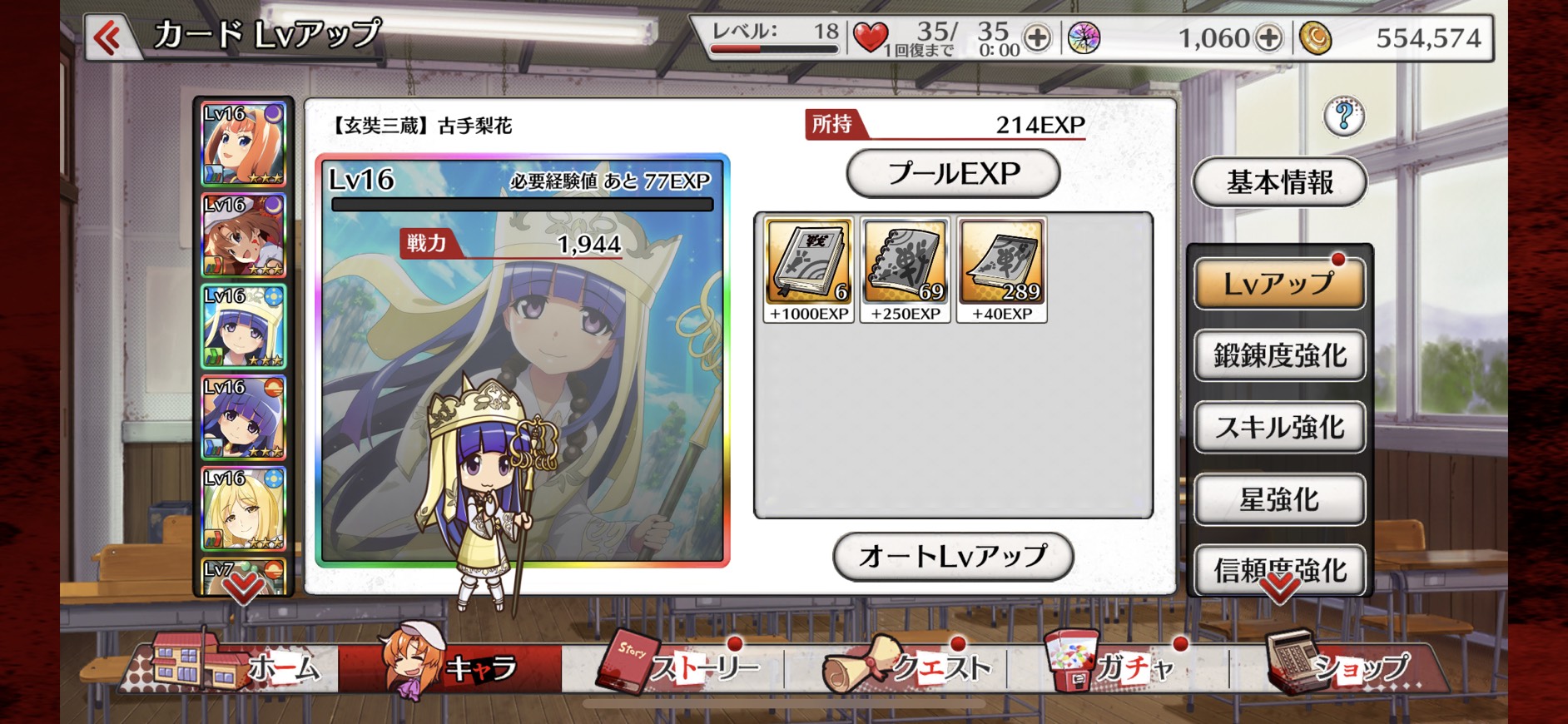This screenshot has width=1568, height=724.
Task: Add stamina with the heart plus button
Action: click(1037, 37)
